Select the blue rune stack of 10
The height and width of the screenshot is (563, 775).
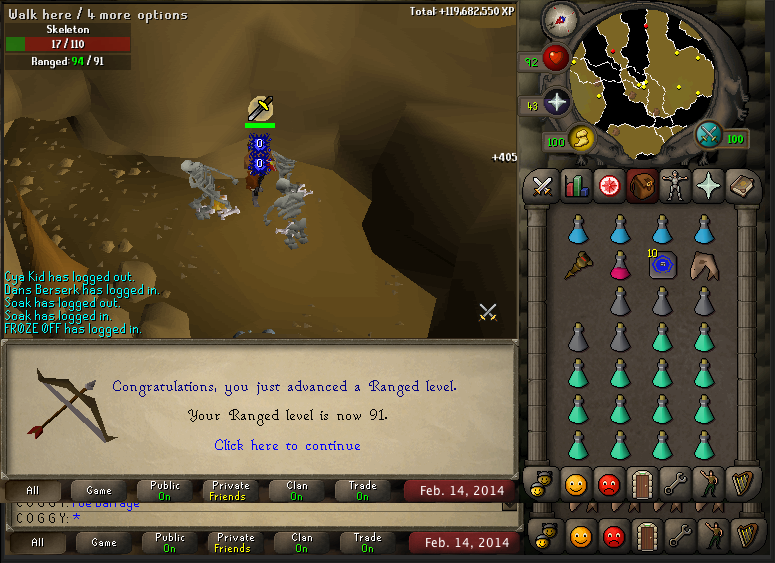pos(661,264)
